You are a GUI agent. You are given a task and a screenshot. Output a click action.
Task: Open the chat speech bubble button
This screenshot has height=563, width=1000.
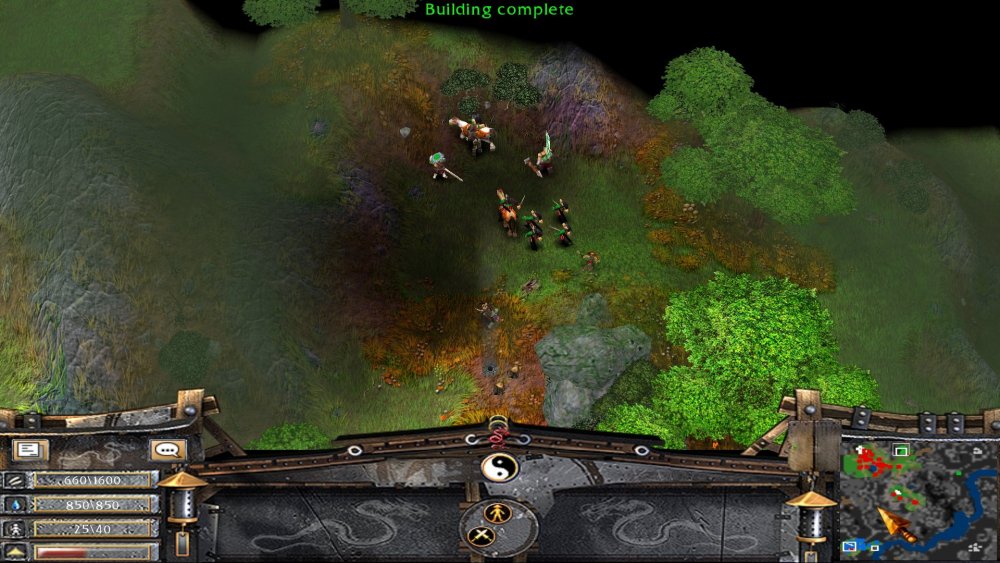pos(167,451)
